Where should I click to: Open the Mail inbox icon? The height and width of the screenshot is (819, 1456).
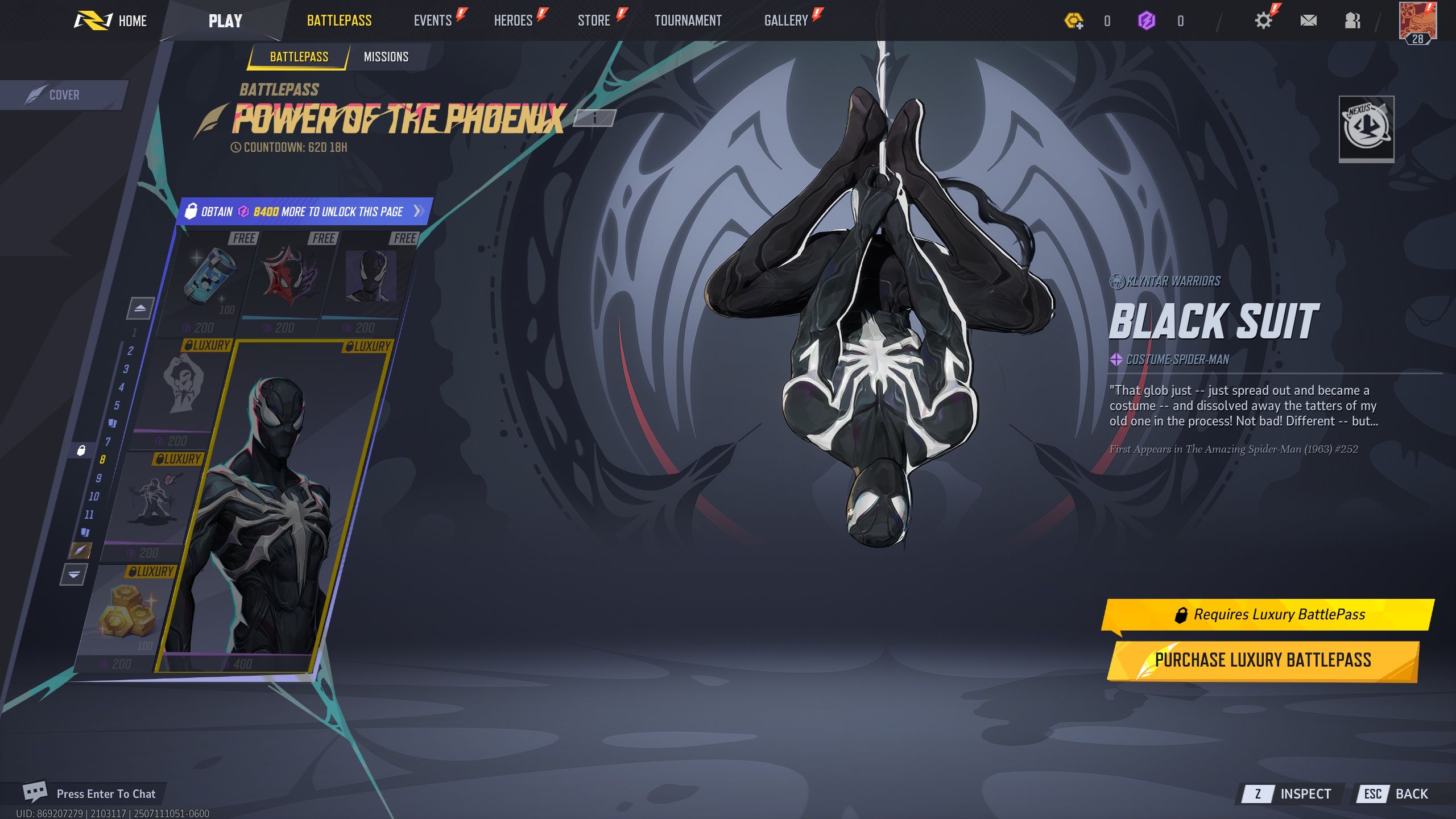click(1309, 20)
